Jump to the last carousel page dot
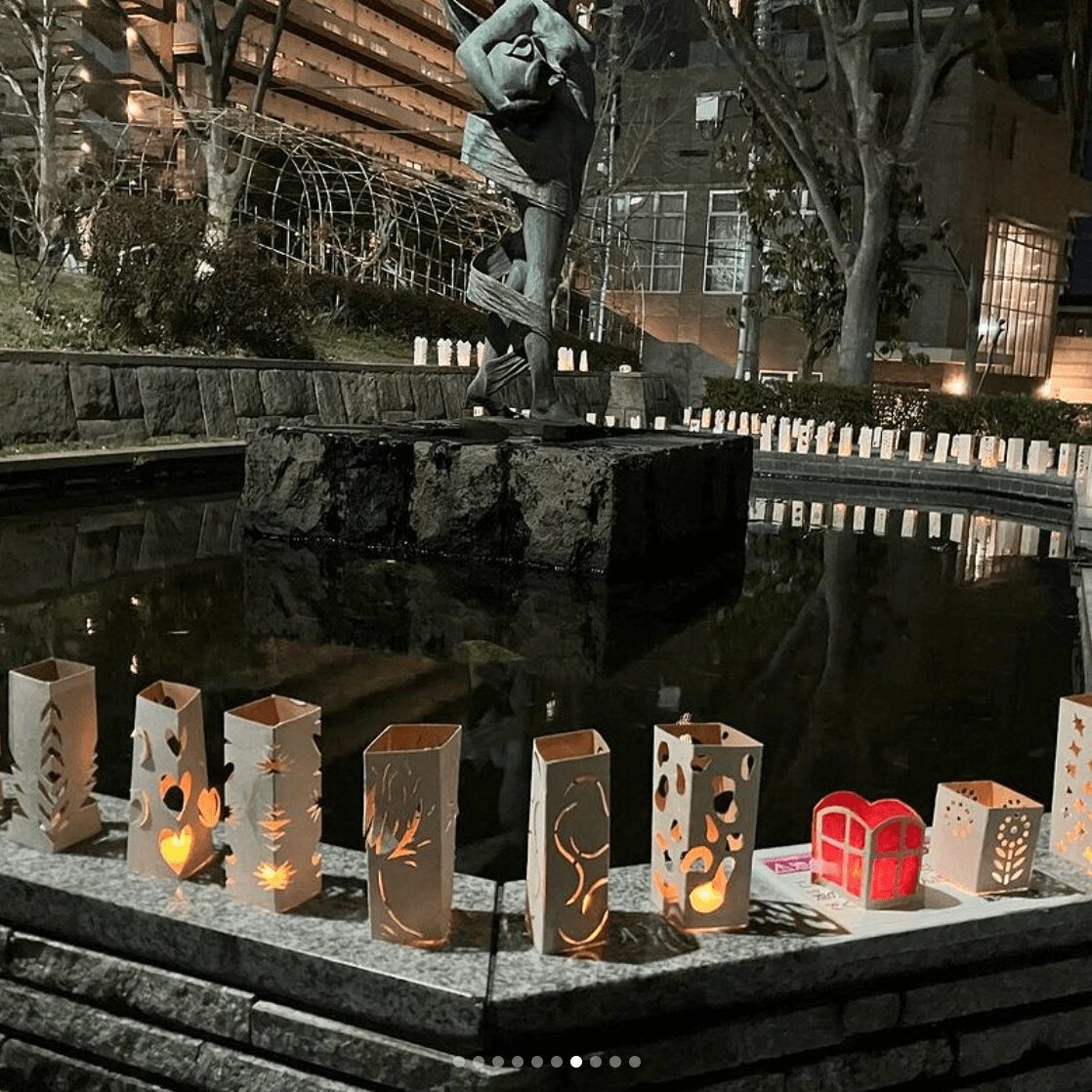 635,1062
